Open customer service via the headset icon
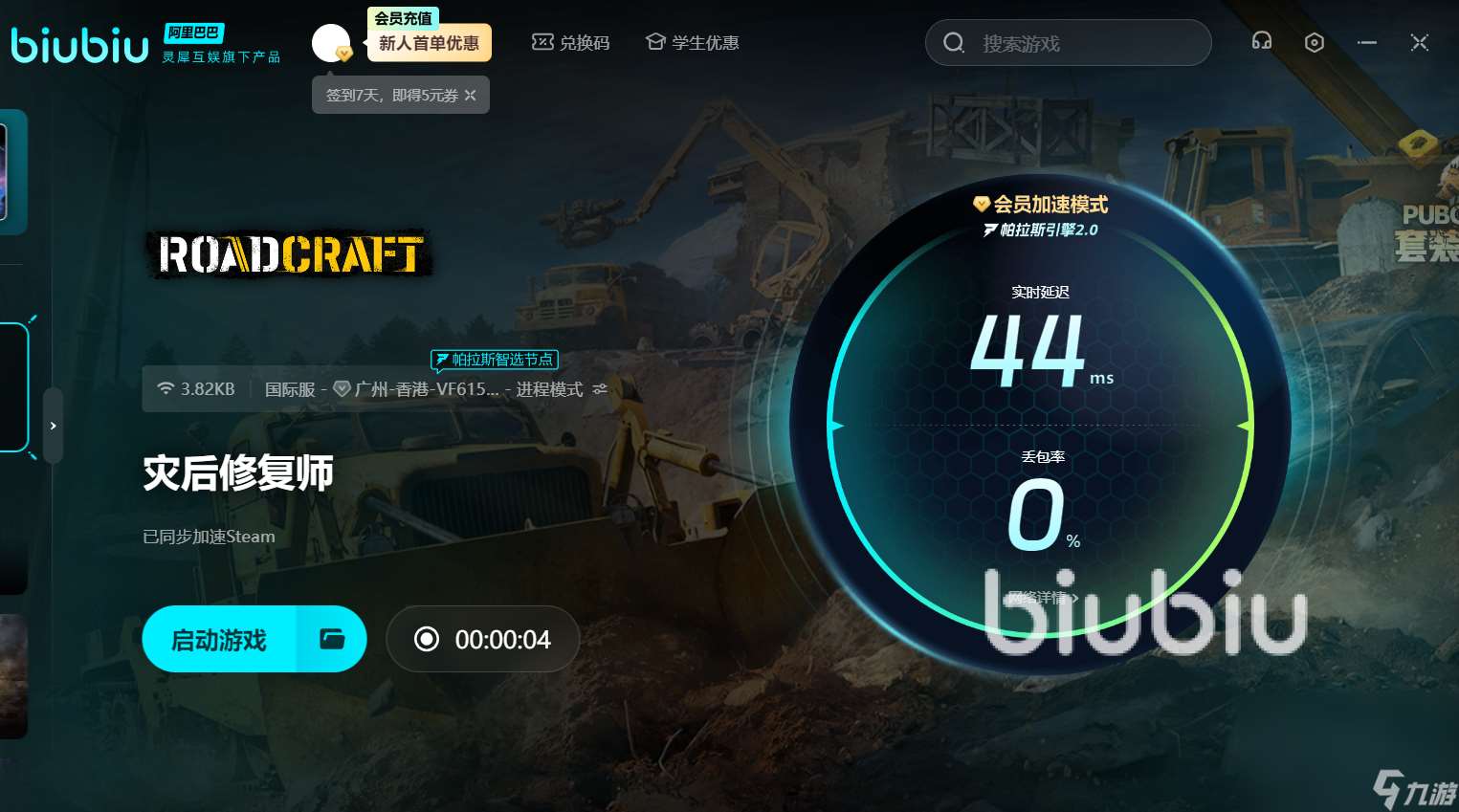 click(1261, 42)
